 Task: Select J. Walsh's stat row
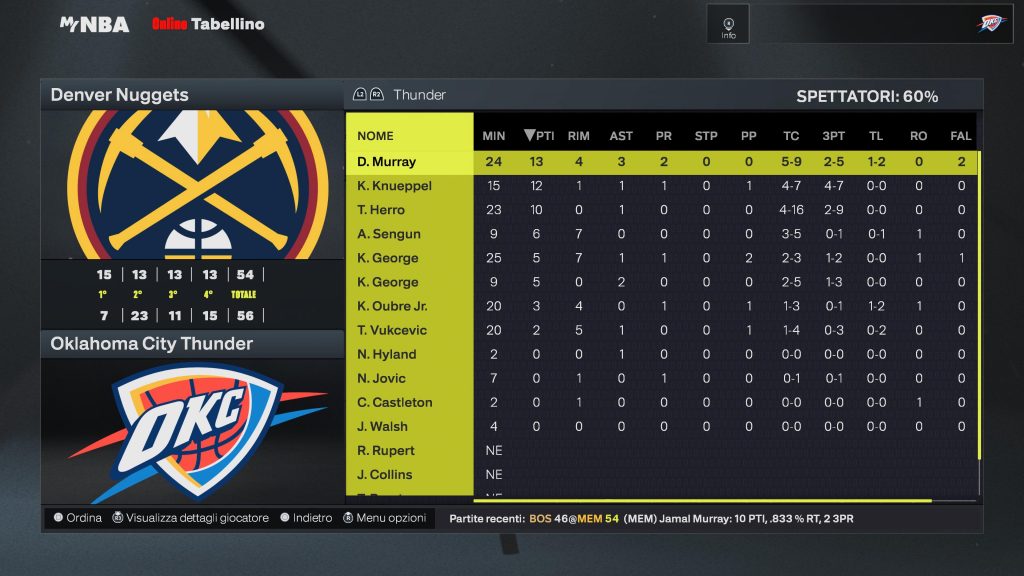coord(382,426)
